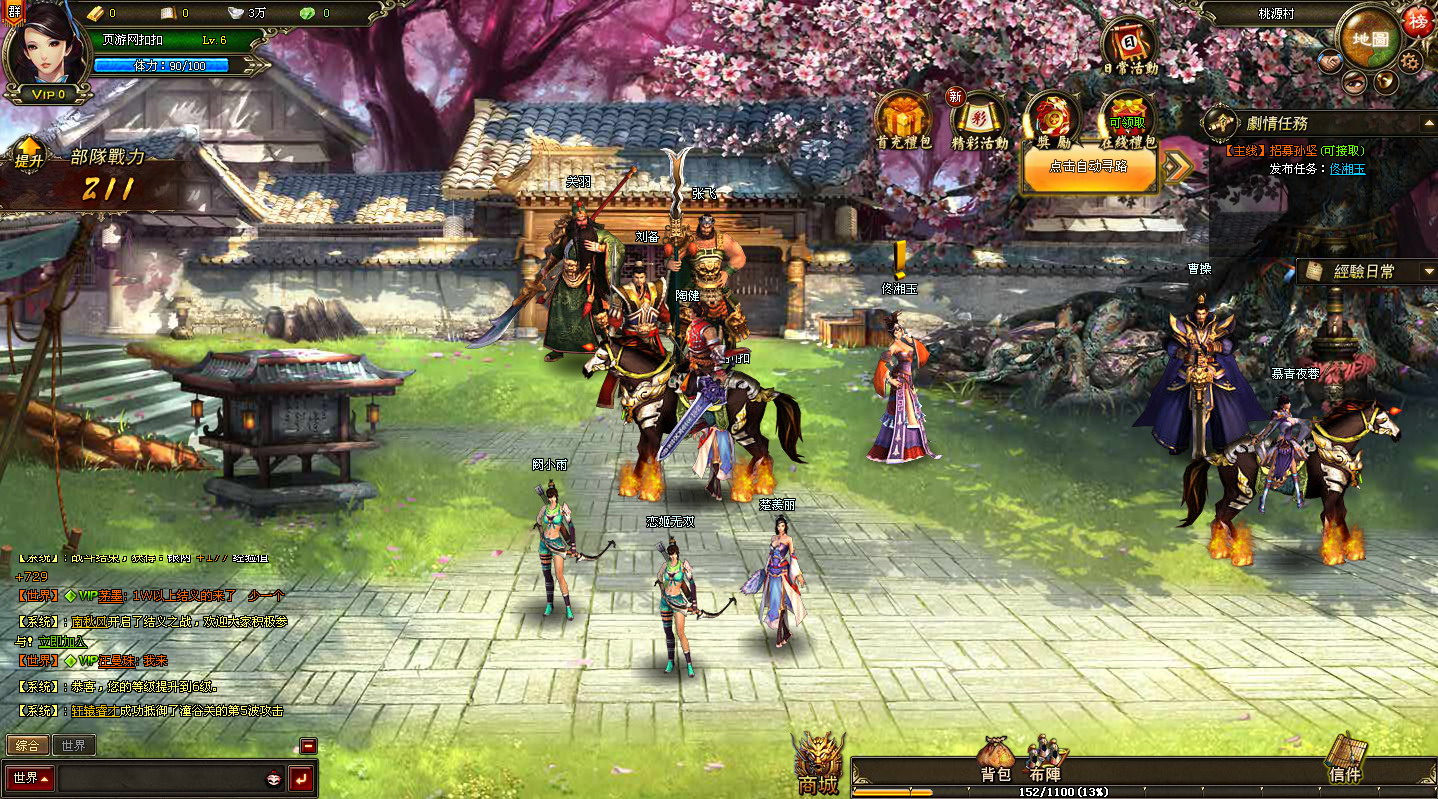Screen dimensions: 1438x799
Task: Open the 日常活動 daily events icon
Action: tap(1130, 46)
